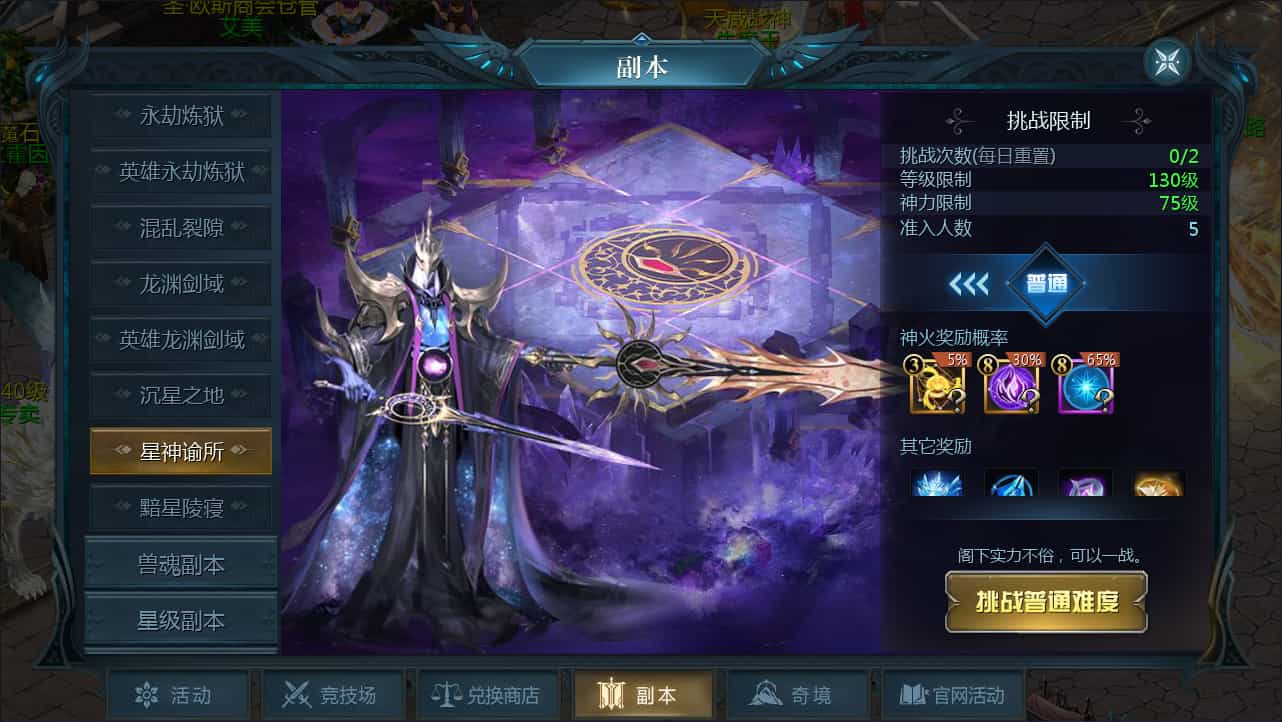The image size is (1282, 722).
Task: Open the 5% golden coin reward icon
Action: coord(937,383)
